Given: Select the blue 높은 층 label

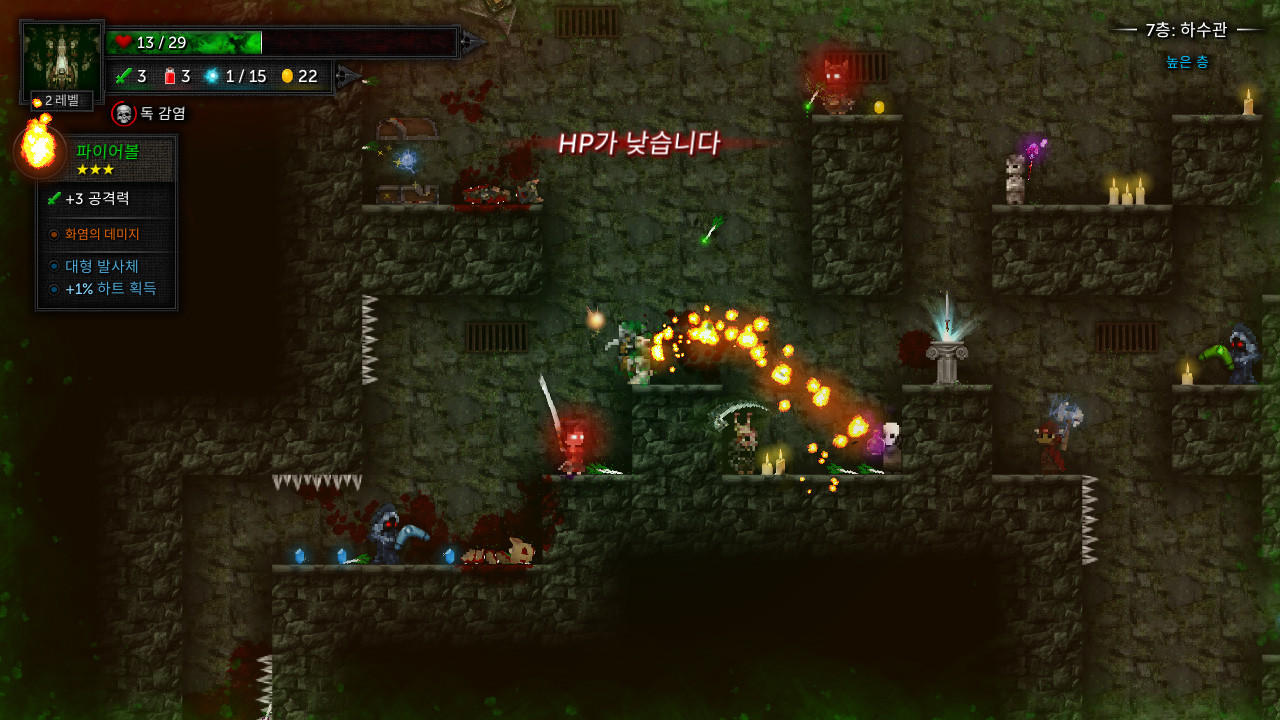Looking at the screenshot, I should (x=1186, y=60).
